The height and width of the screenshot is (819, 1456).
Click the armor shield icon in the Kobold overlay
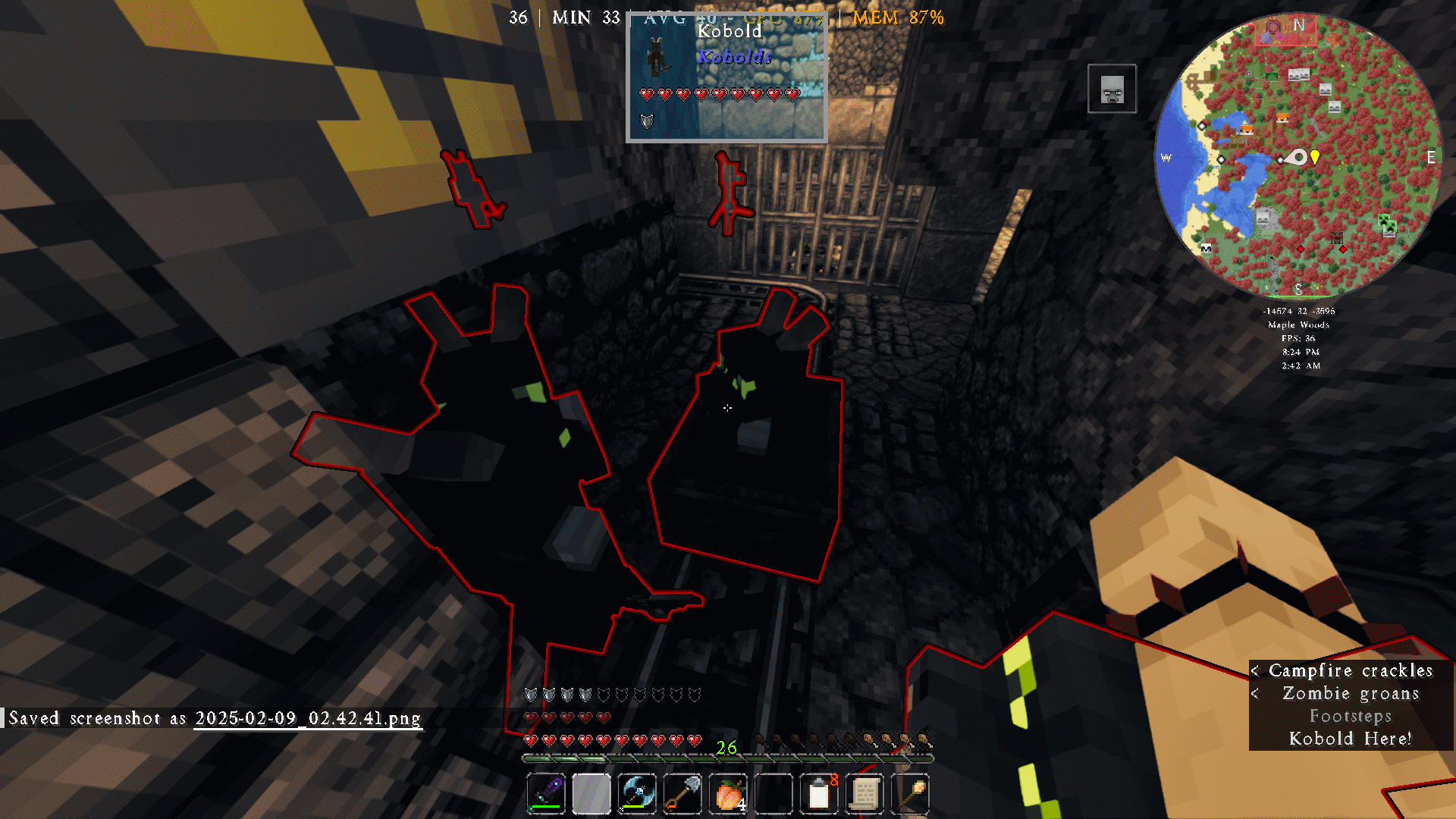tap(647, 120)
